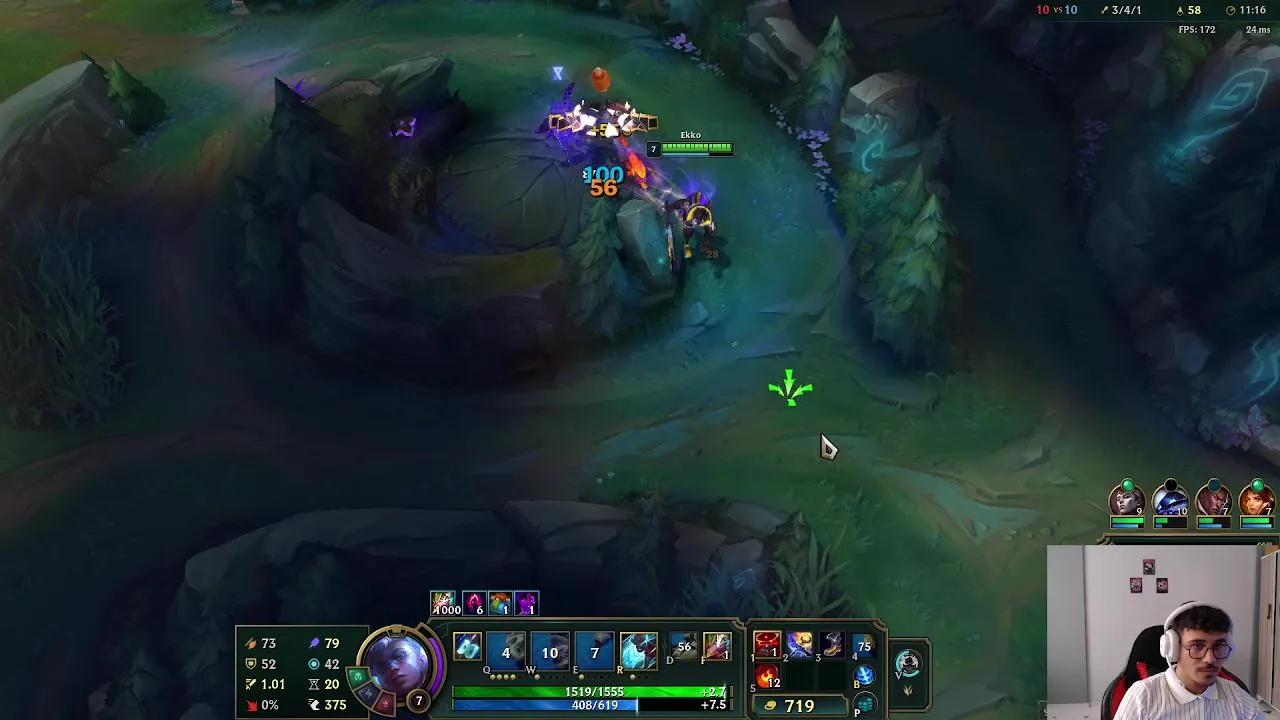This screenshot has width=1280, height=720.
Task: Click the E ability icon showing 7
Action: click(x=595, y=650)
